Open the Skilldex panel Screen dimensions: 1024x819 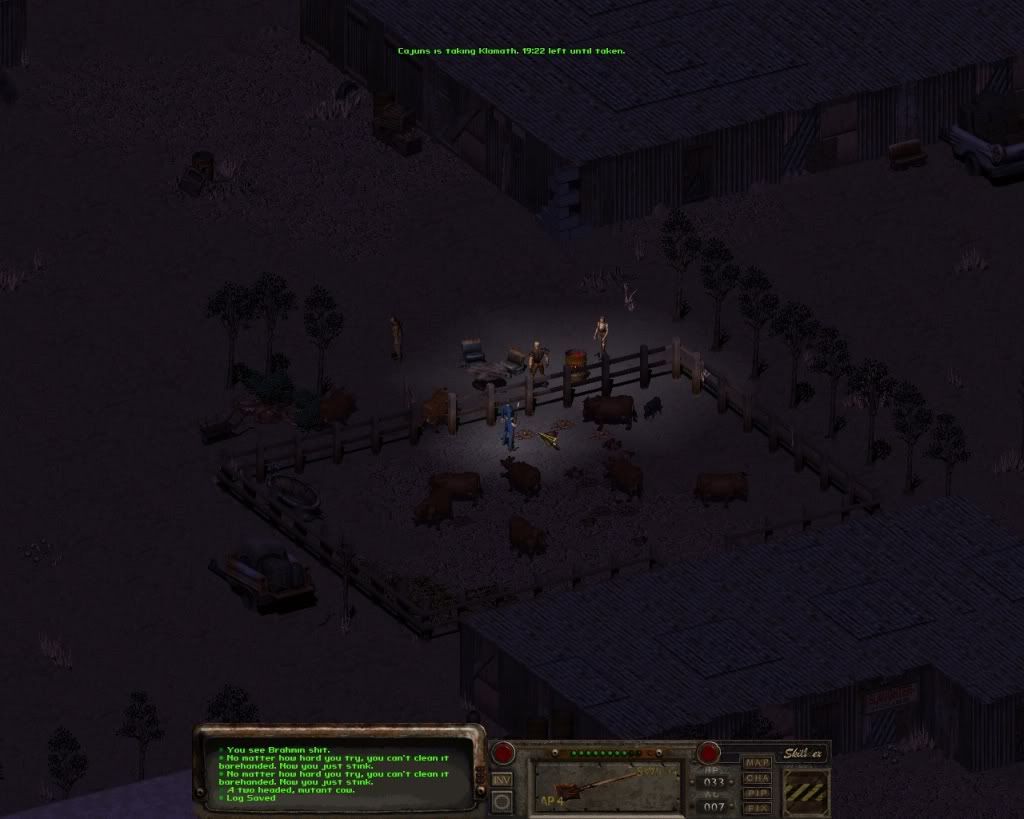coord(804,752)
